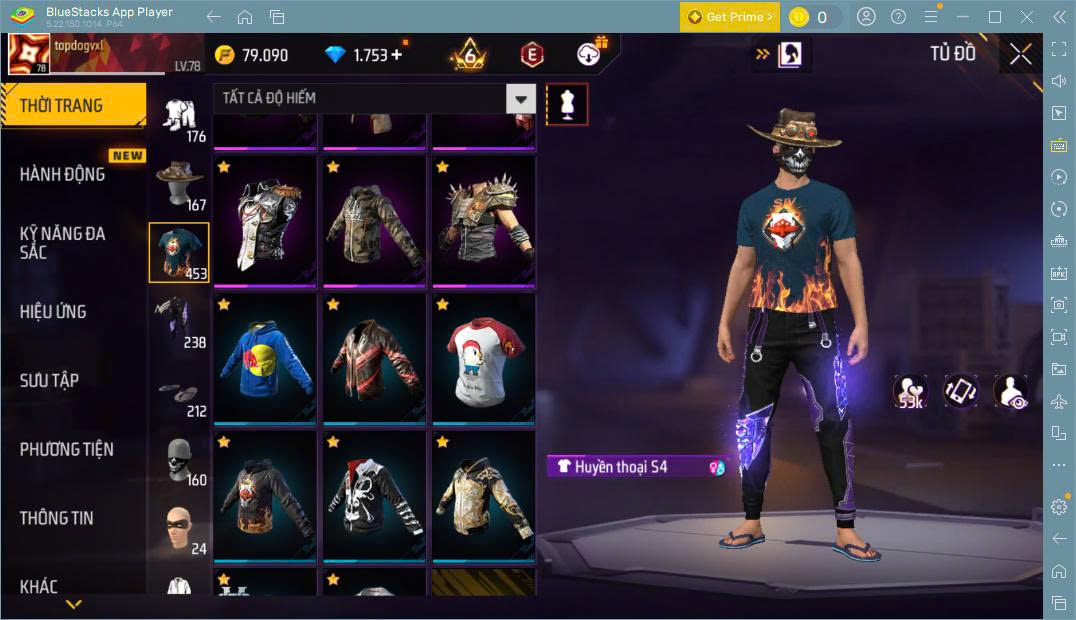The image size is (1076, 620).
Task: Open the purple pants category
Action: tap(180, 320)
